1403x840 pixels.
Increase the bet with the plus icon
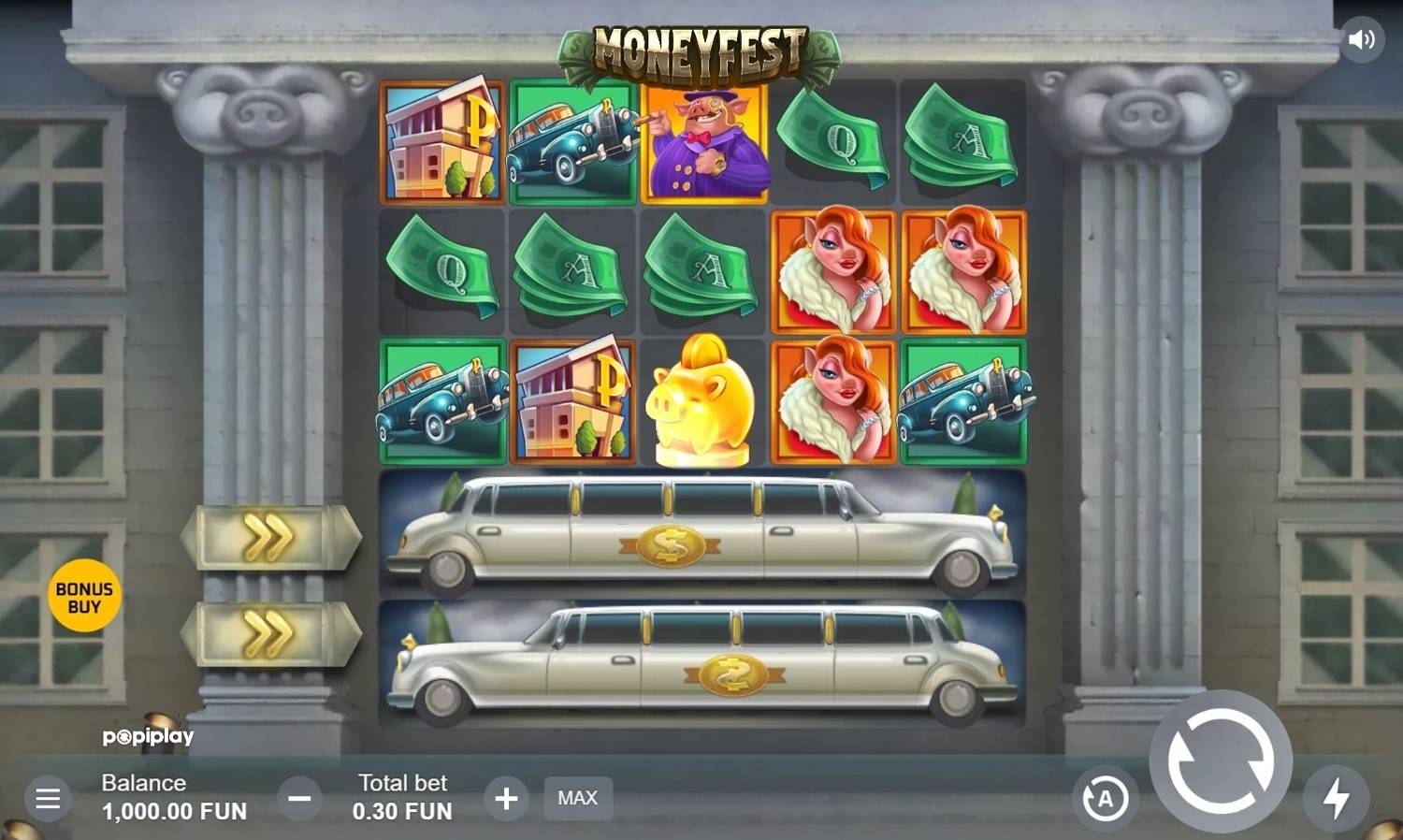tap(506, 798)
